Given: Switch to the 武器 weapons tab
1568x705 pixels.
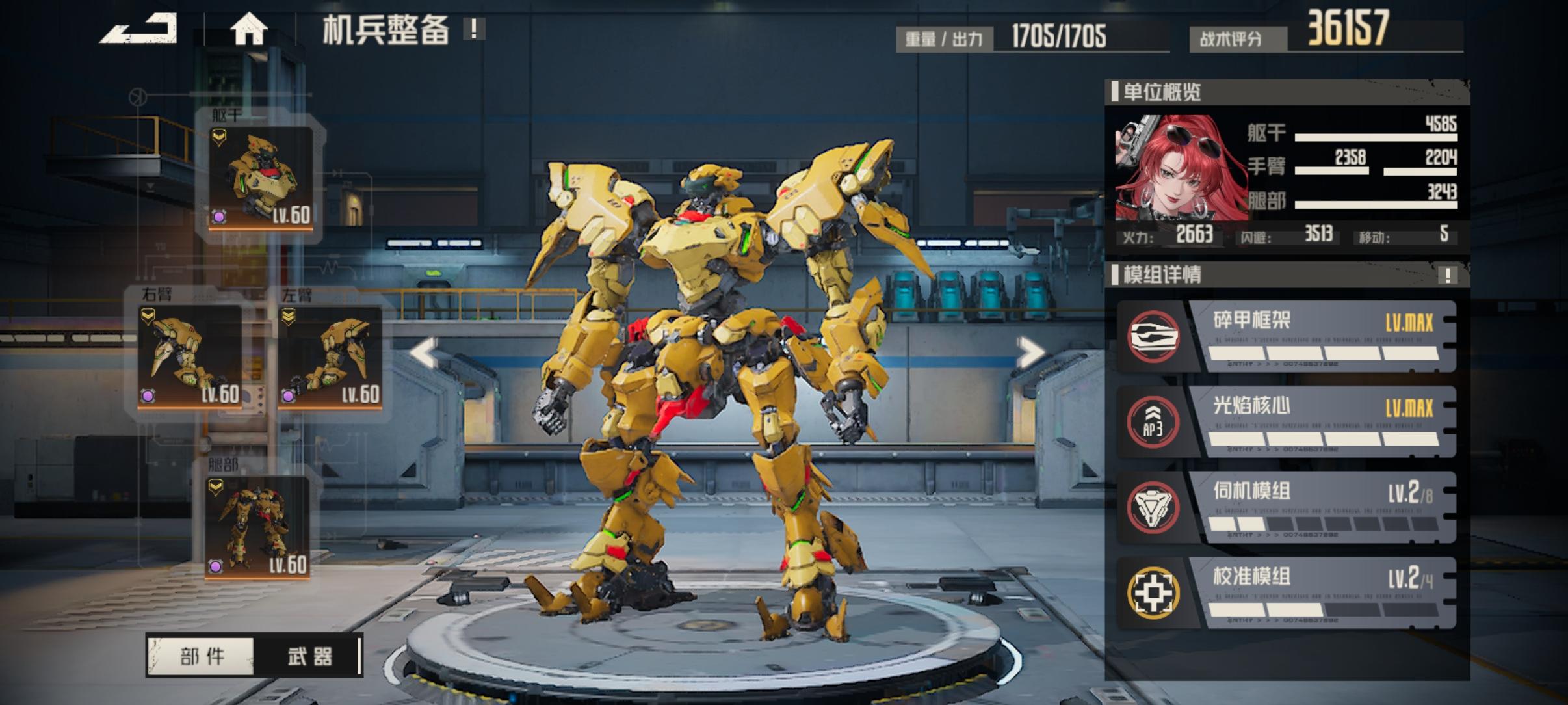Looking at the screenshot, I should [309, 656].
